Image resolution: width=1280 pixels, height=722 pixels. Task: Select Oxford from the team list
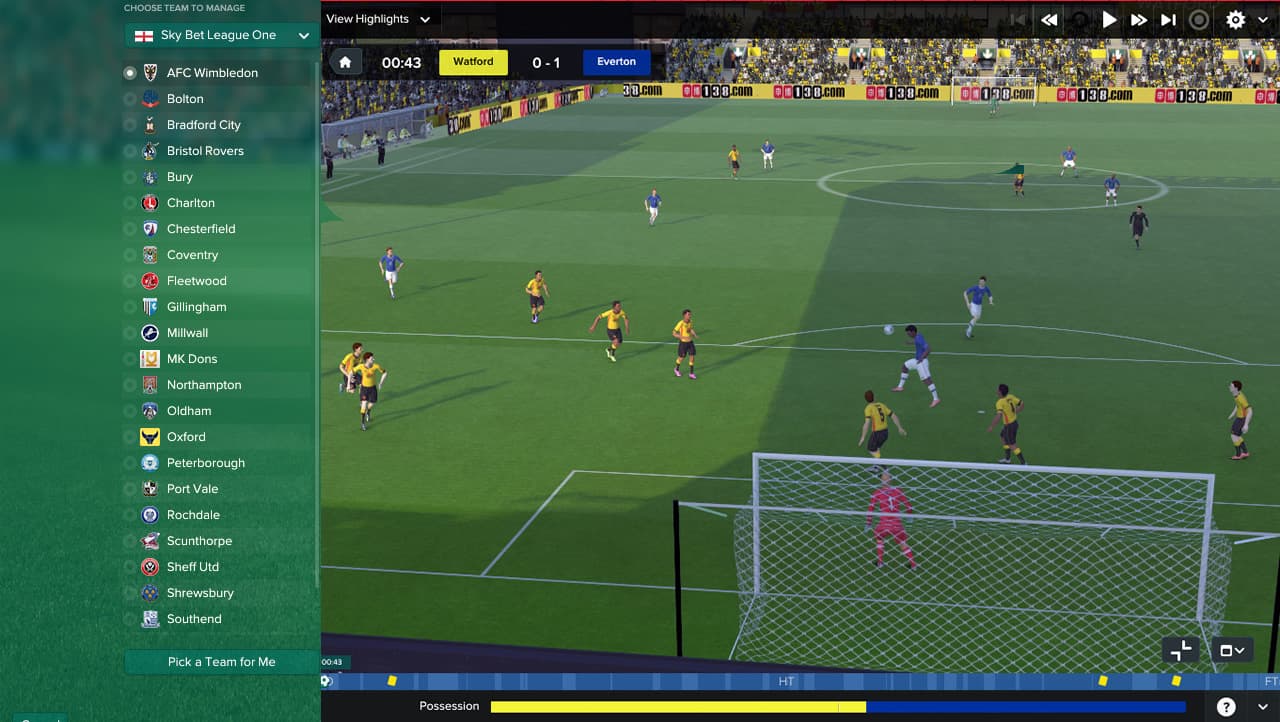click(x=186, y=437)
